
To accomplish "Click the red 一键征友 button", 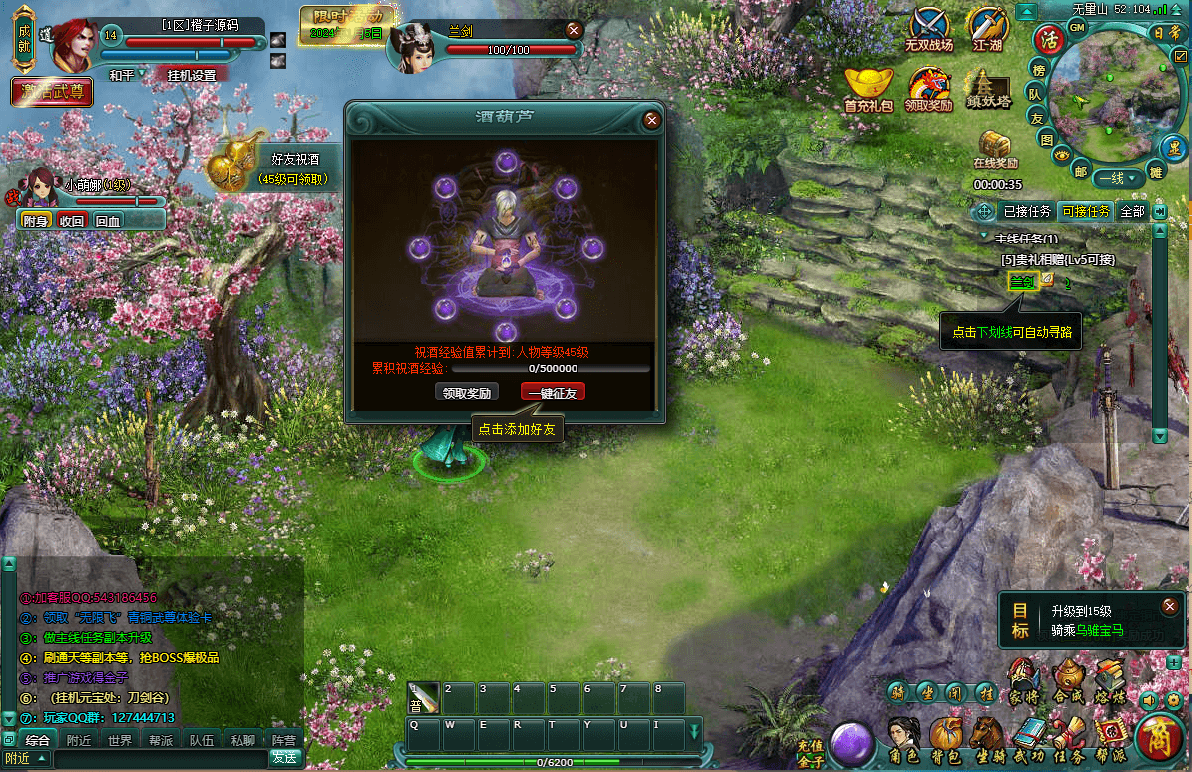I will click(x=553, y=393).
